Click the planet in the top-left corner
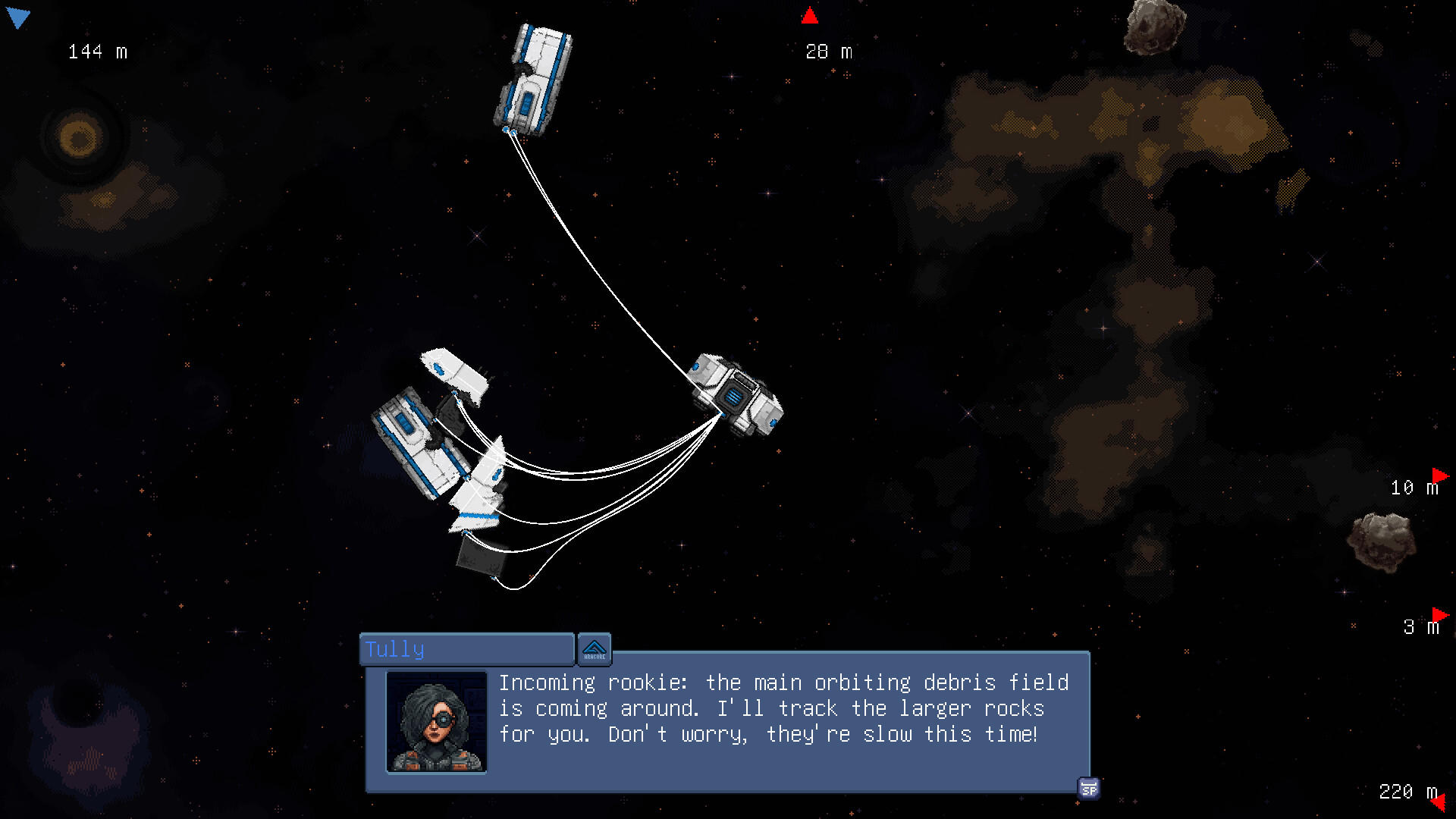The height and width of the screenshot is (819, 1456). point(78,136)
